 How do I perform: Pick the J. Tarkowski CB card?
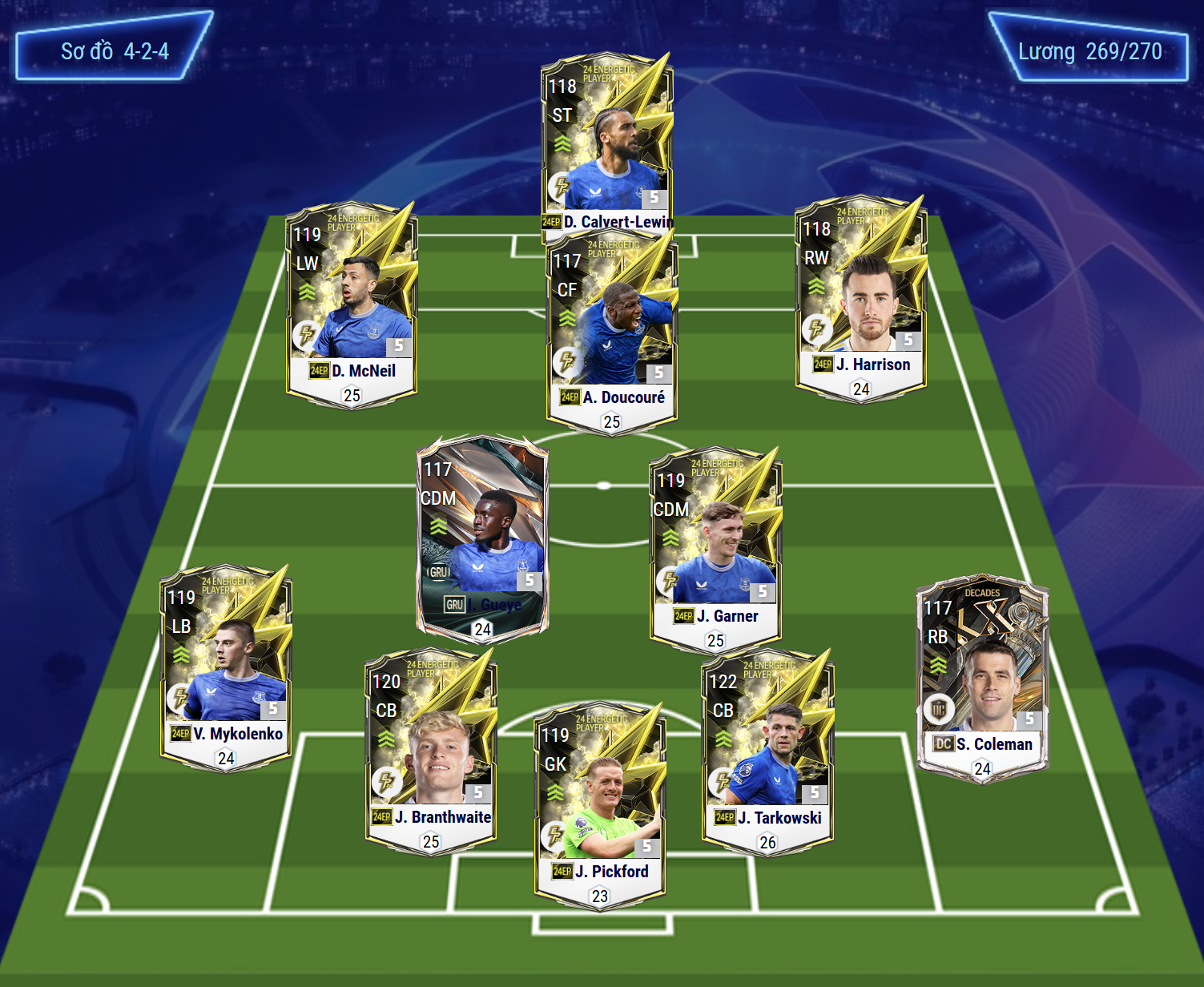point(767,751)
